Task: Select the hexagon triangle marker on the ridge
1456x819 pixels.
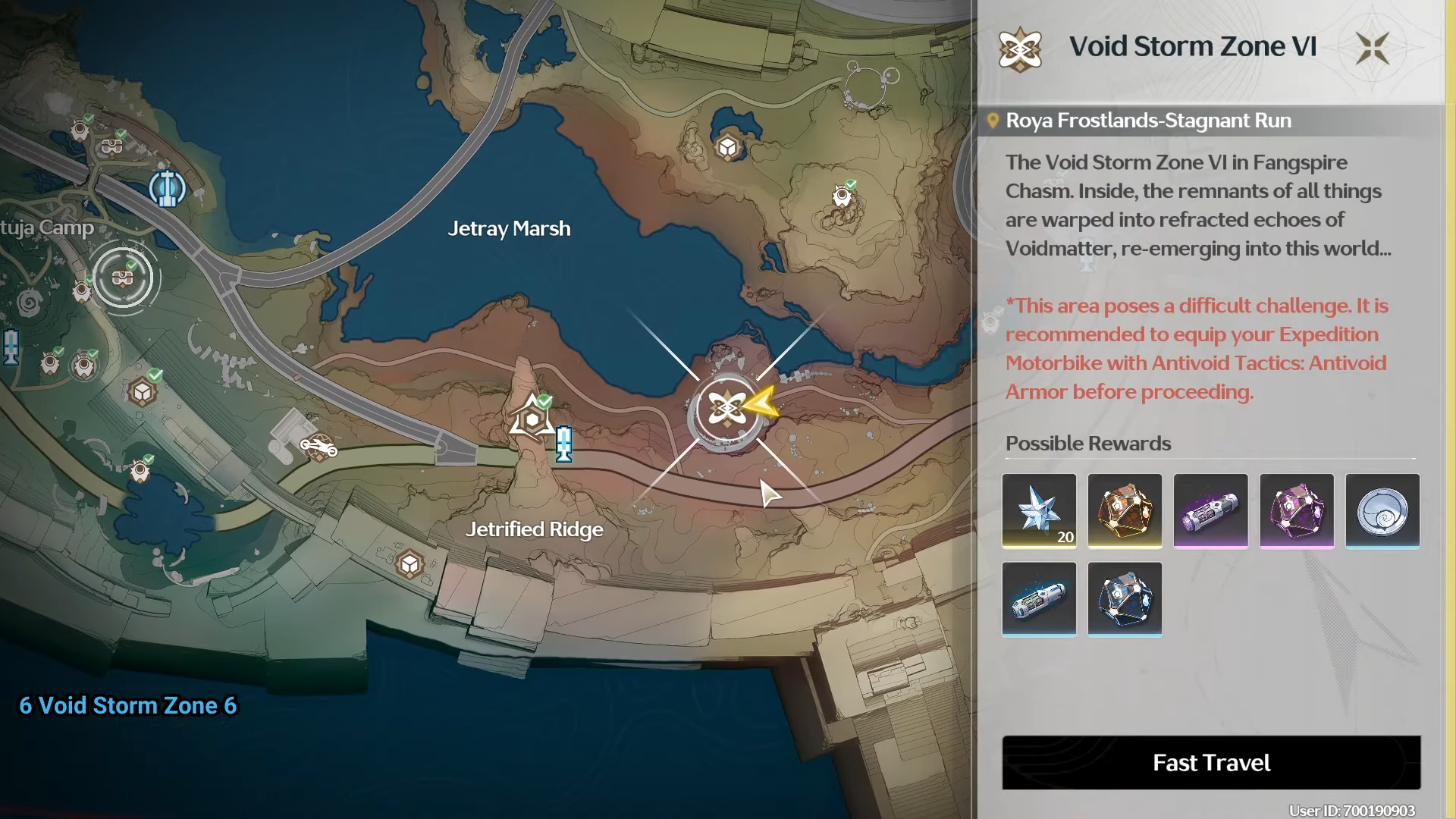Action: click(x=532, y=419)
